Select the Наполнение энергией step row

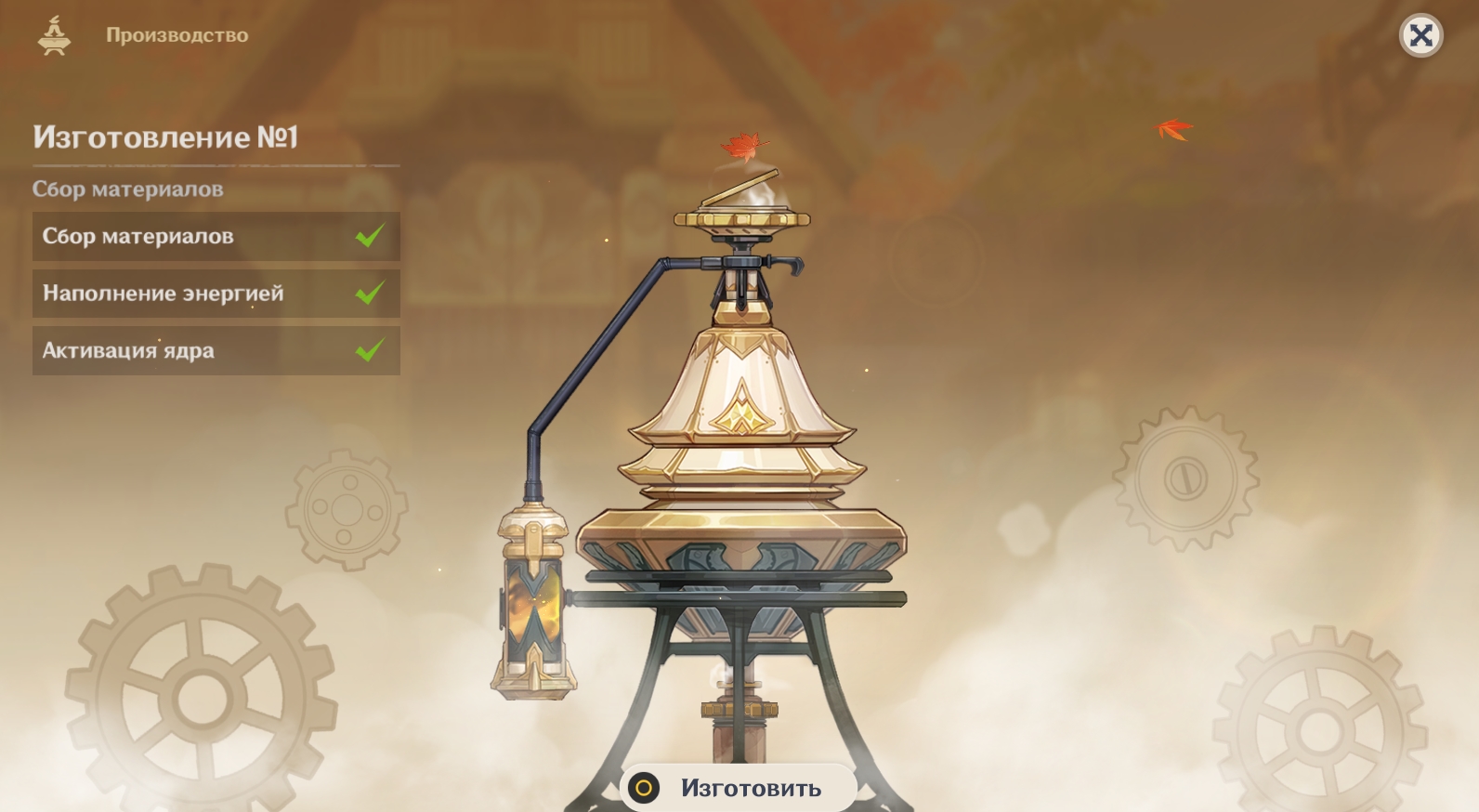216,294
